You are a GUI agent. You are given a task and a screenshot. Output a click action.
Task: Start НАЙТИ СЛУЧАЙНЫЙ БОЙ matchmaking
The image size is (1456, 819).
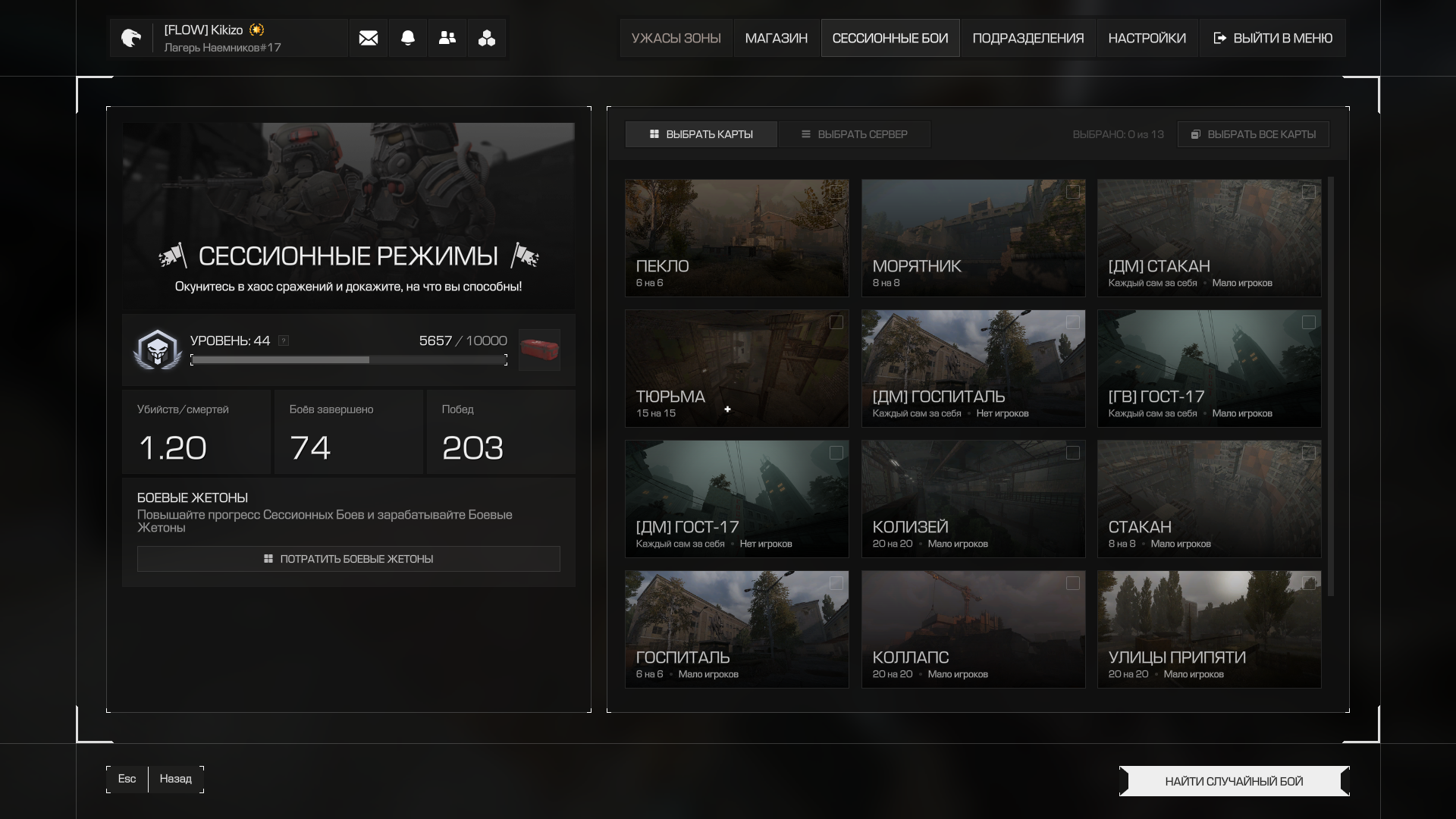1234,781
